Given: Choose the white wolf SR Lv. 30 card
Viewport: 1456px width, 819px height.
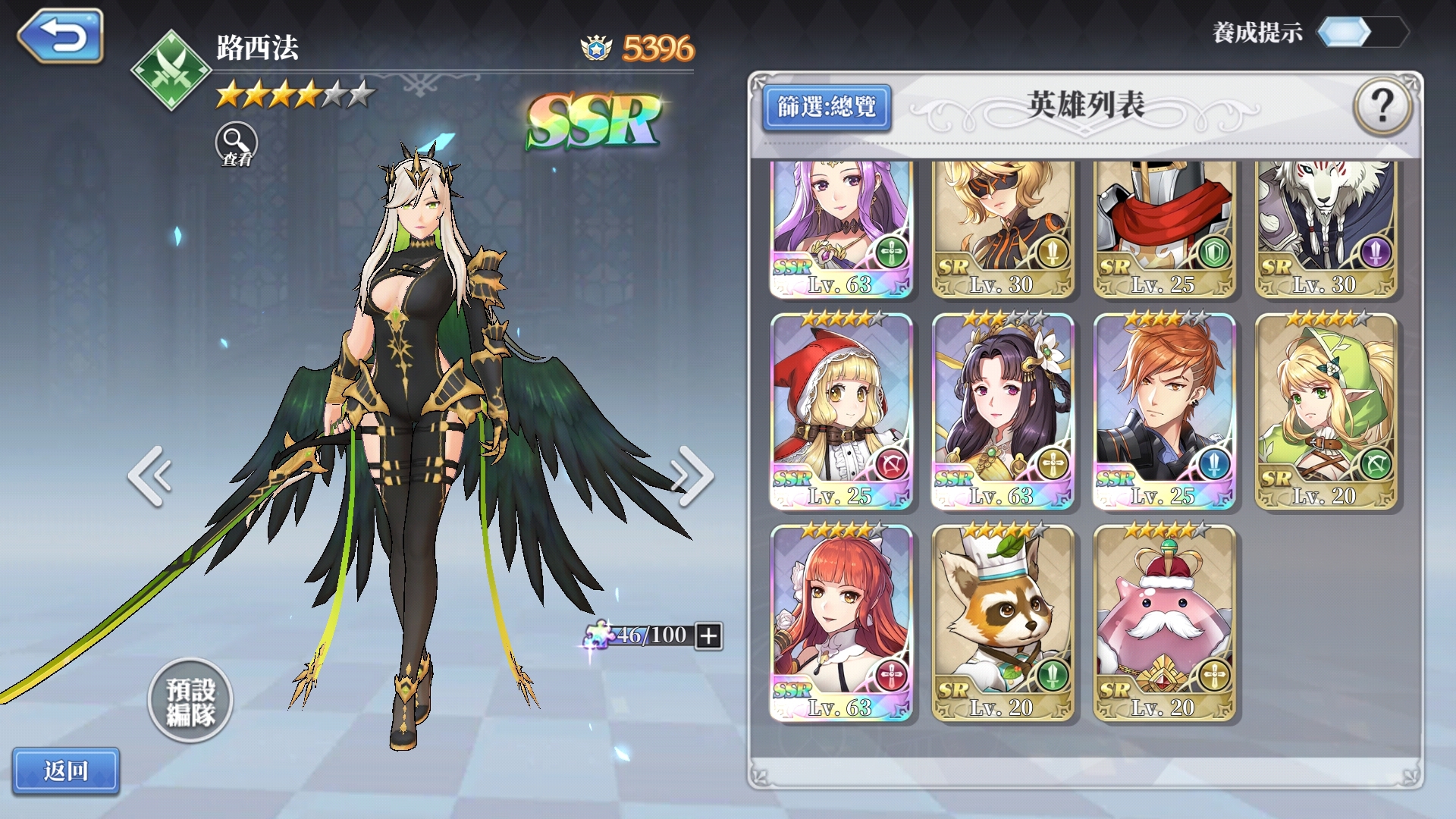Looking at the screenshot, I should point(1326,227).
